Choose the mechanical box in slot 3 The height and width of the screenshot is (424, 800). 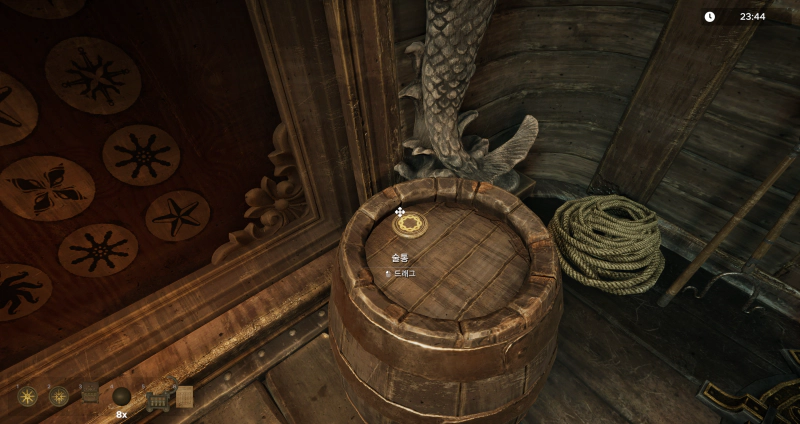[90, 395]
